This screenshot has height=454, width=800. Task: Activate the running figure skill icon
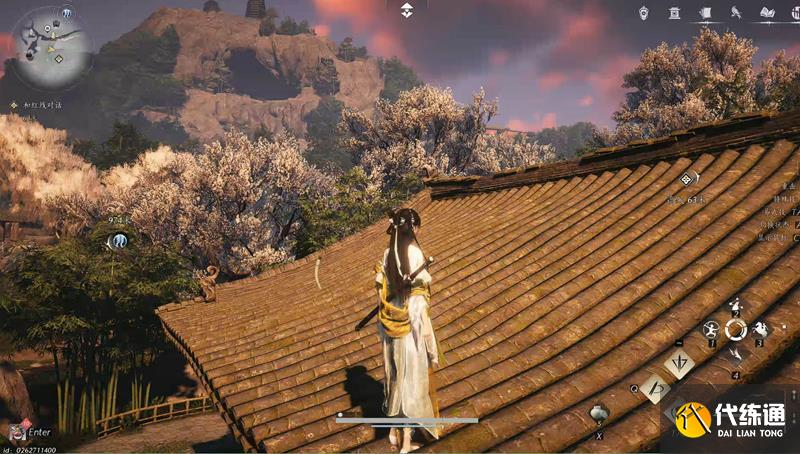(711, 328)
